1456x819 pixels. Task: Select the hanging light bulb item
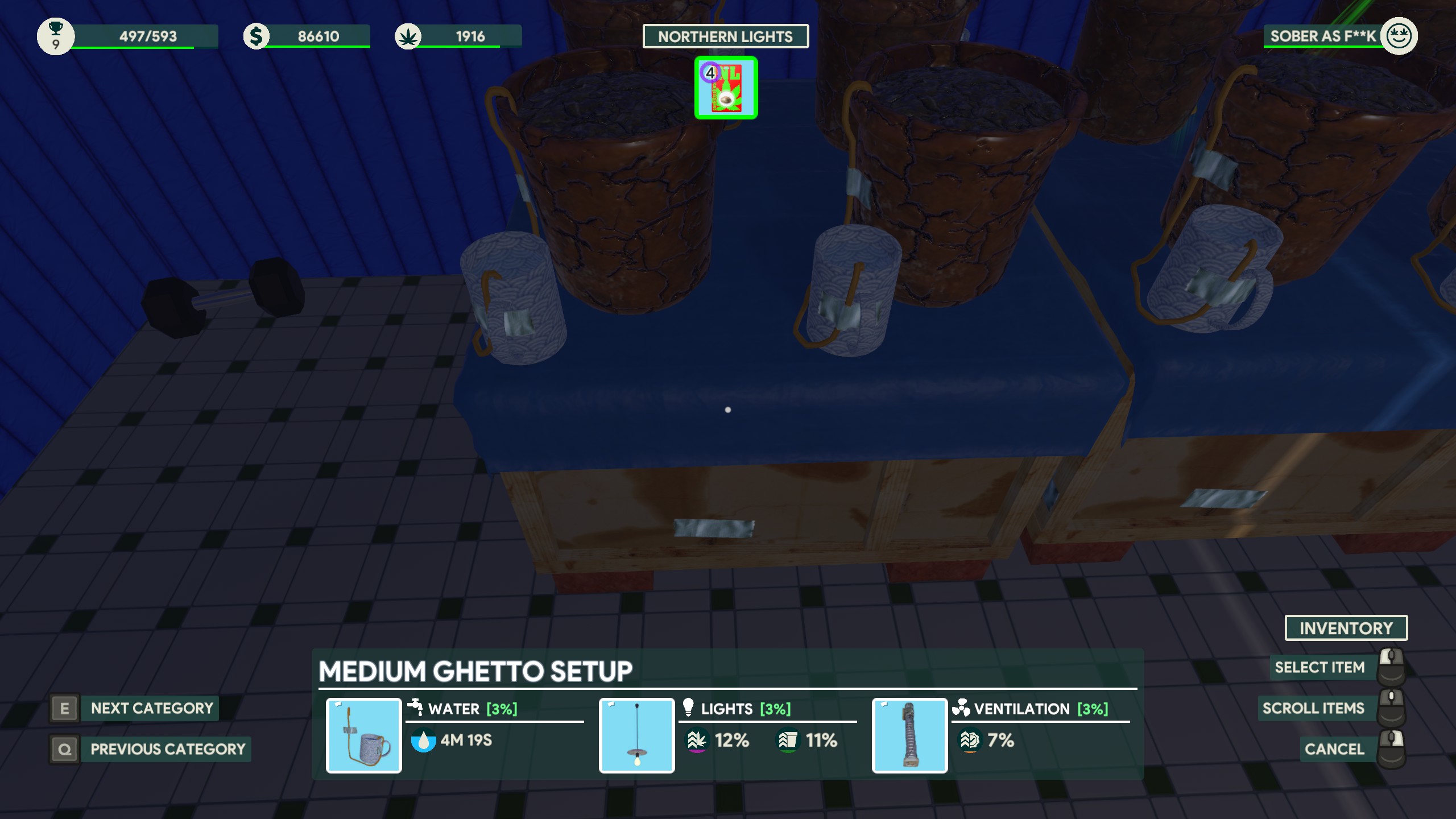tap(637, 735)
